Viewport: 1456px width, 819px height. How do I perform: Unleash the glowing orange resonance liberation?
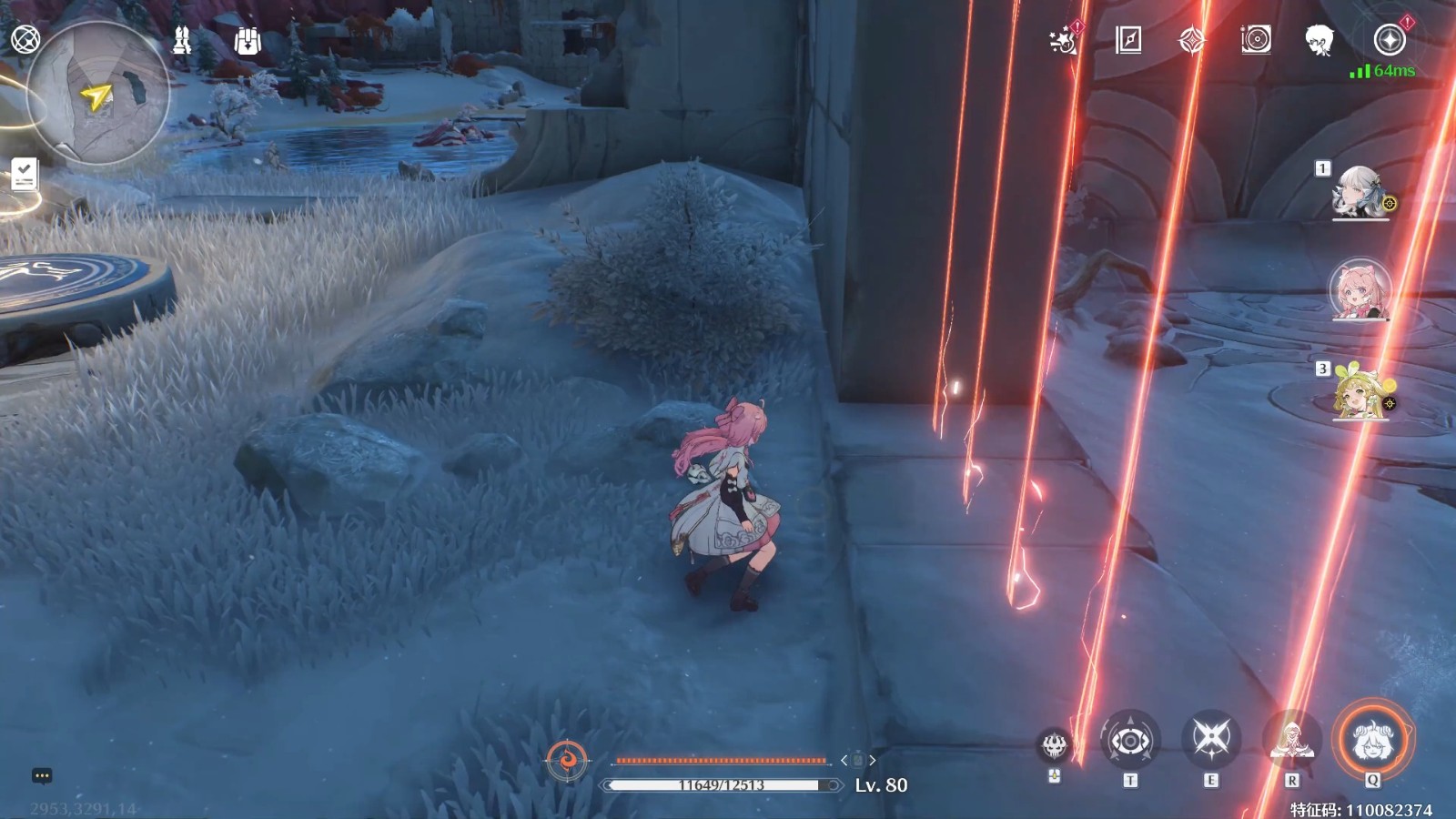point(1372,739)
